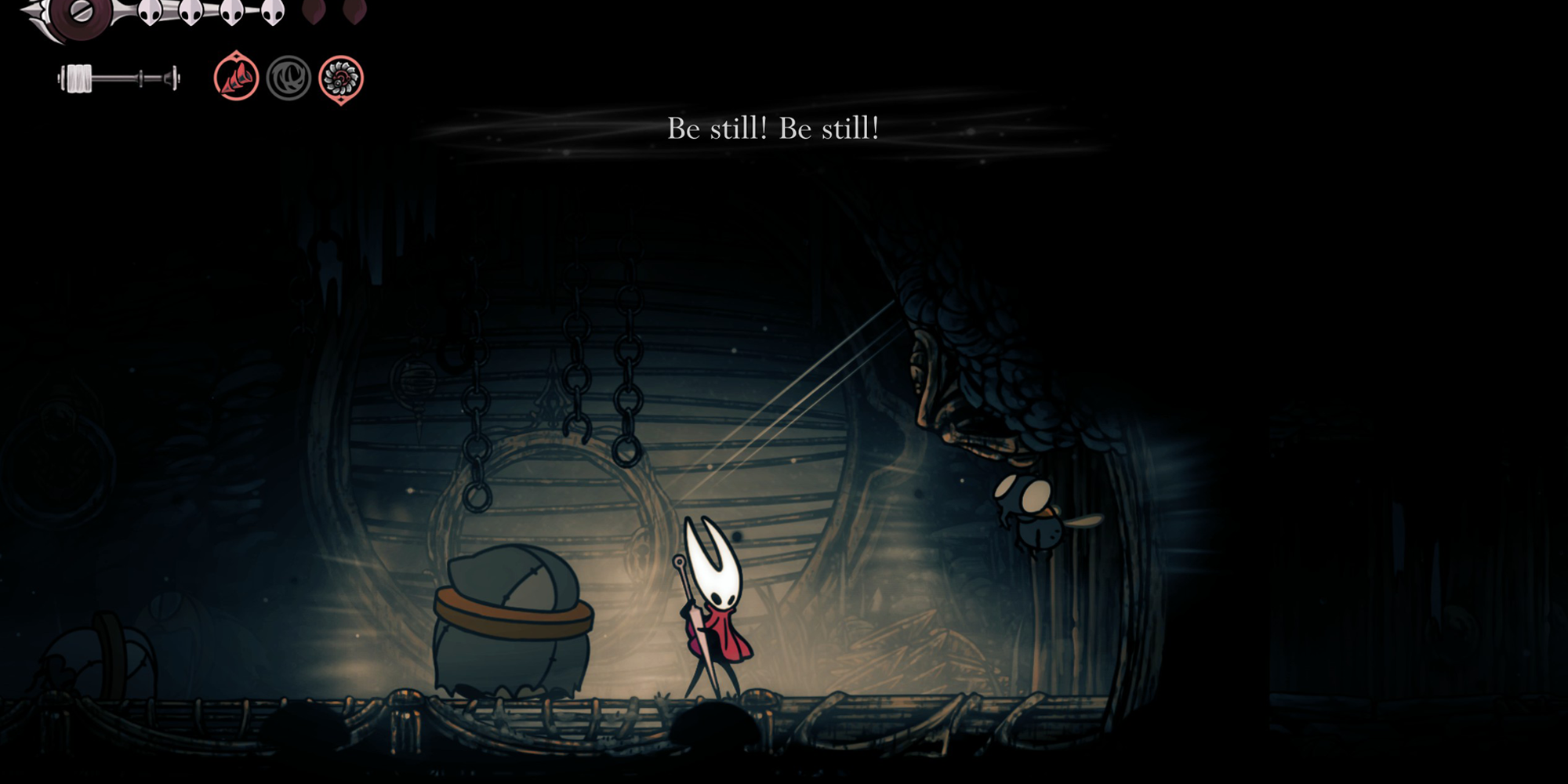Screen dimensions: 1568x784
Task: Select the Straight Pin tool icon
Action: coord(235,78)
